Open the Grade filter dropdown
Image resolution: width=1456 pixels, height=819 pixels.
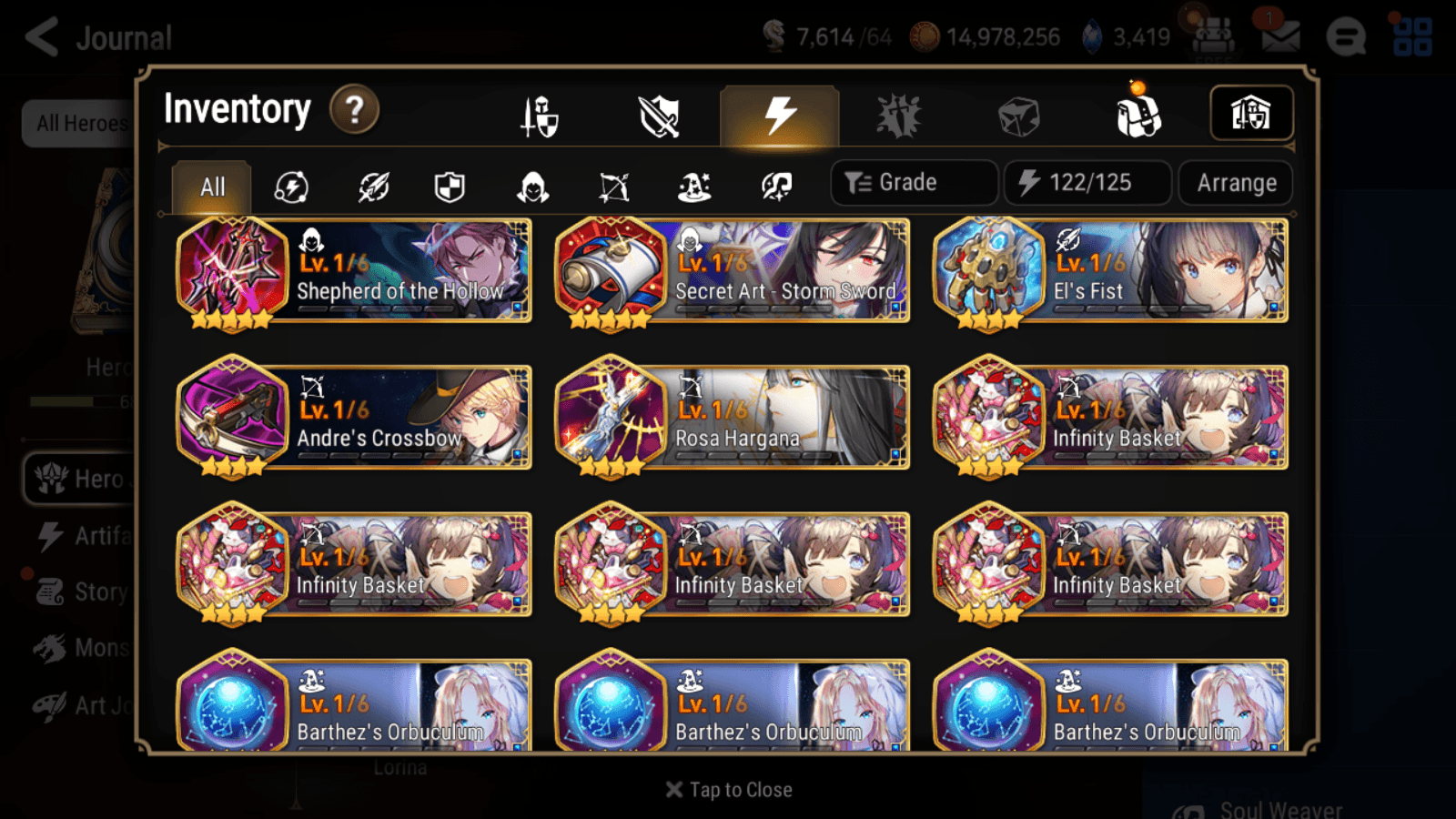coord(914,182)
